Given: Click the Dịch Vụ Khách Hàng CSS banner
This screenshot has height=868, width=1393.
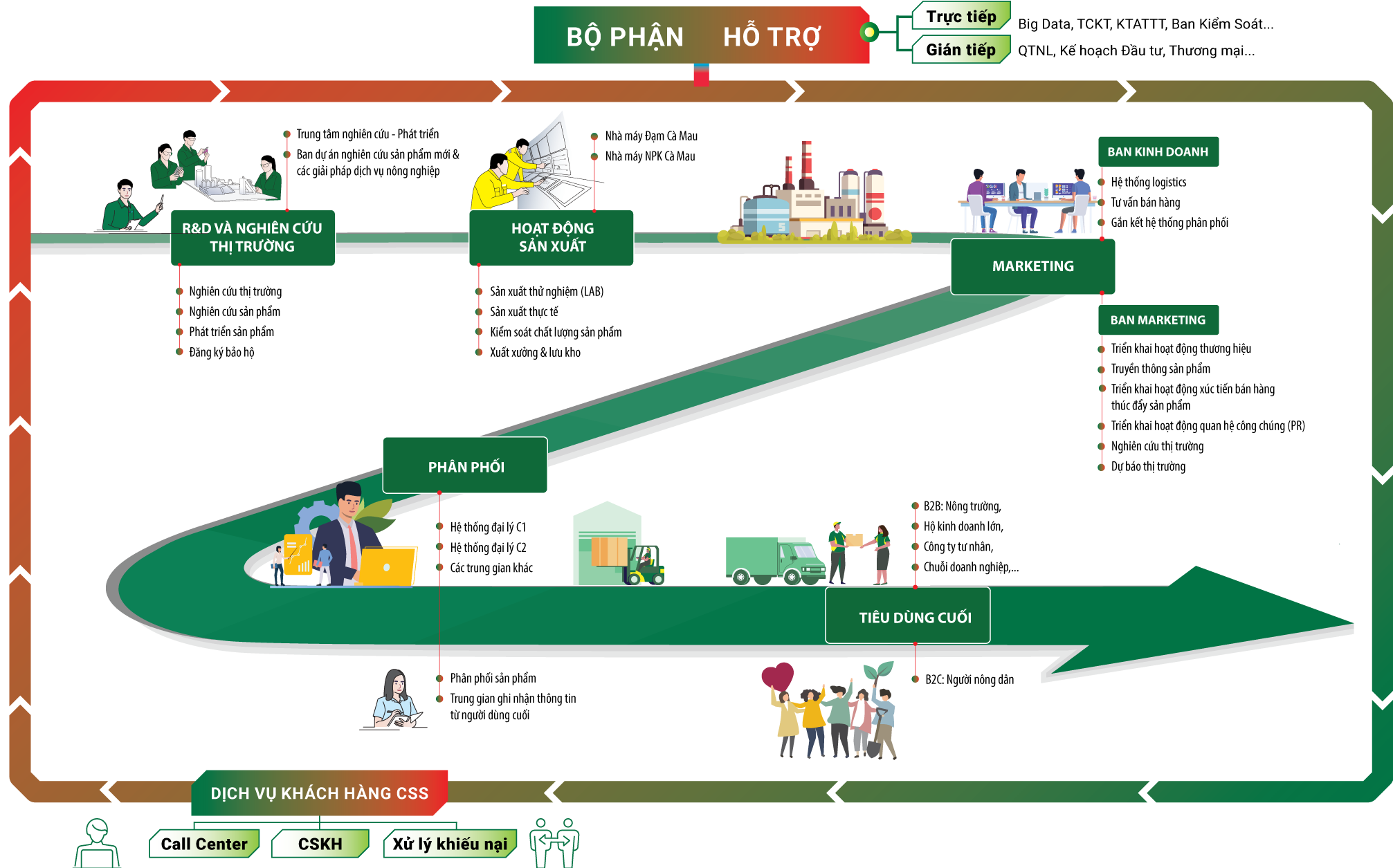Looking at the screenshot, I should point(320,793).
